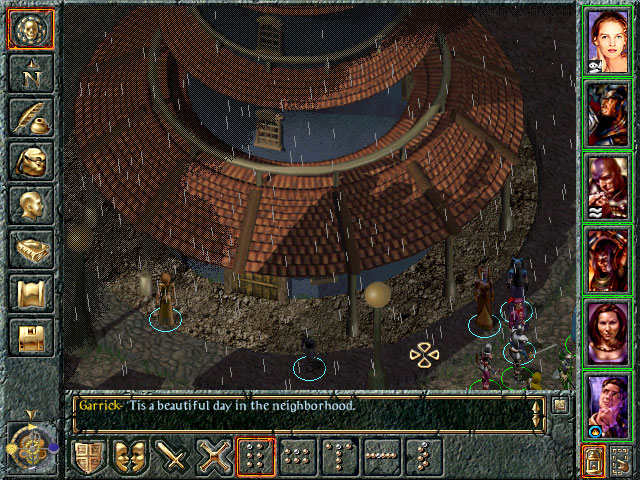Open the options button at the bottom of the left sidebar
Screen dimensions: 640x480
(x=28, y=337)
